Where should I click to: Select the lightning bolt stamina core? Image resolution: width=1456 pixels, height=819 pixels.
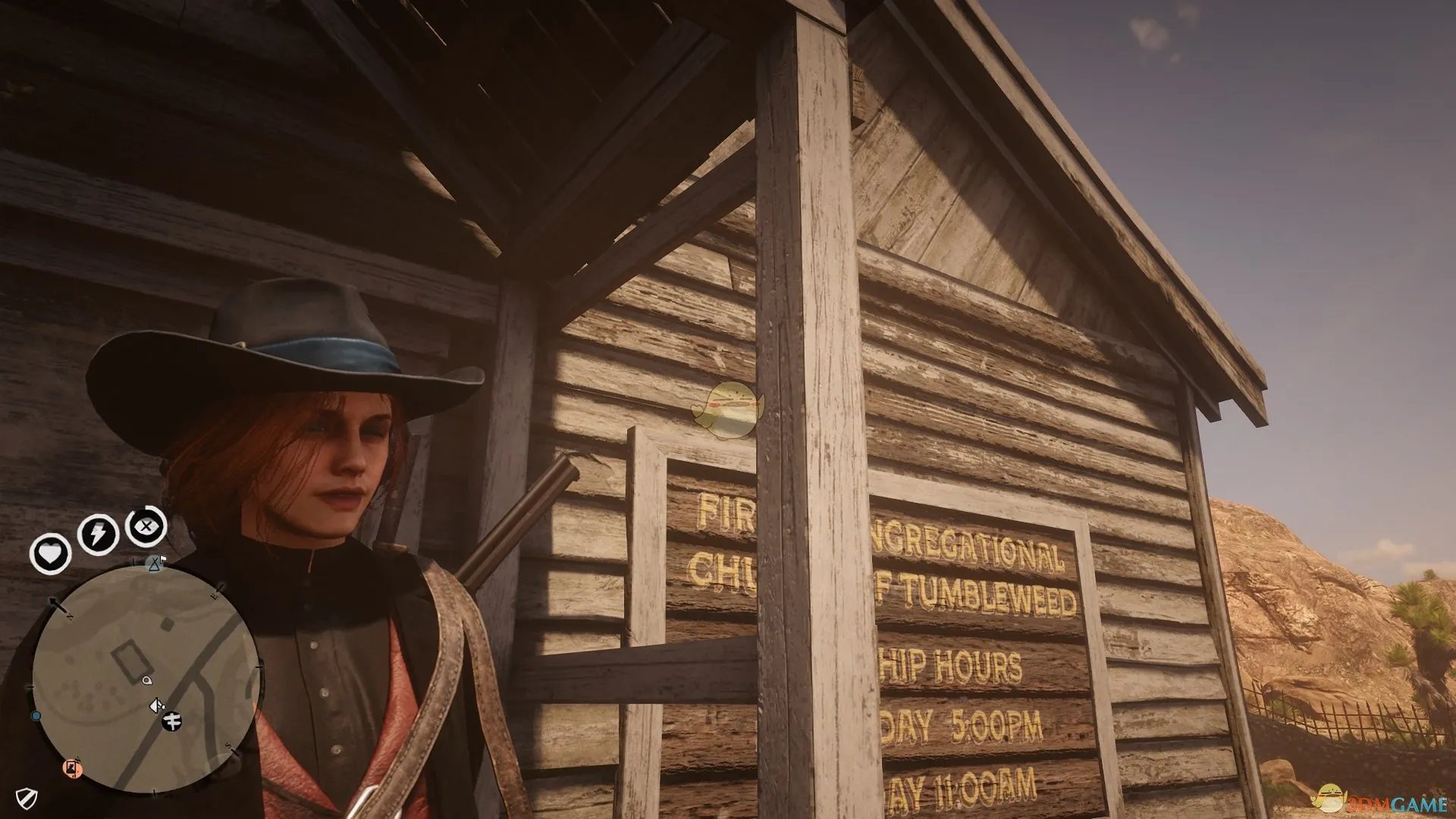(98, 535)
